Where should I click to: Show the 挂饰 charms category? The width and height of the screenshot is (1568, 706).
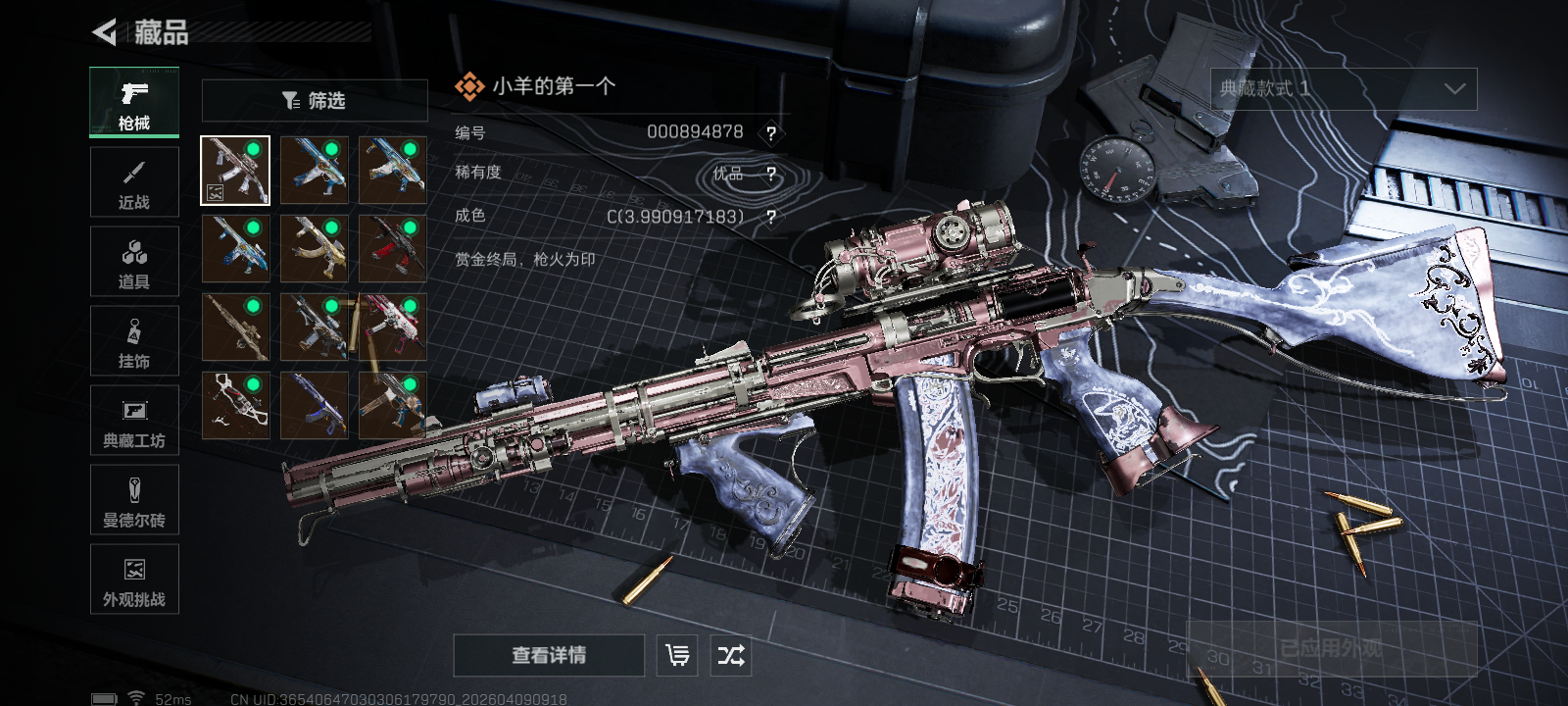[x=134, y=341]
